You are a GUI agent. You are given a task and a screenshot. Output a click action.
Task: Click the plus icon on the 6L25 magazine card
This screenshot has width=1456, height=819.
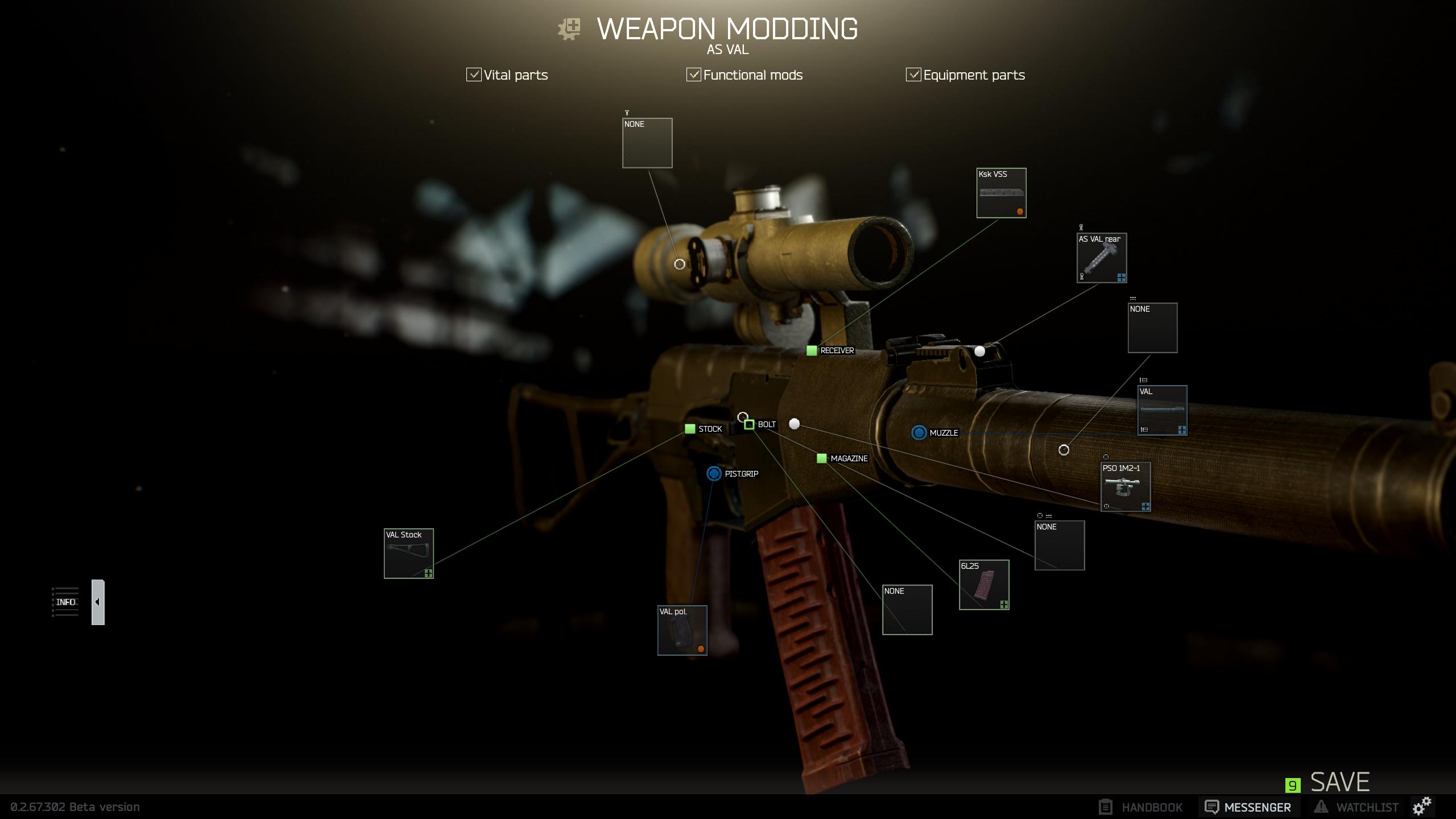pyautogui.click(x=1004, y=605)
